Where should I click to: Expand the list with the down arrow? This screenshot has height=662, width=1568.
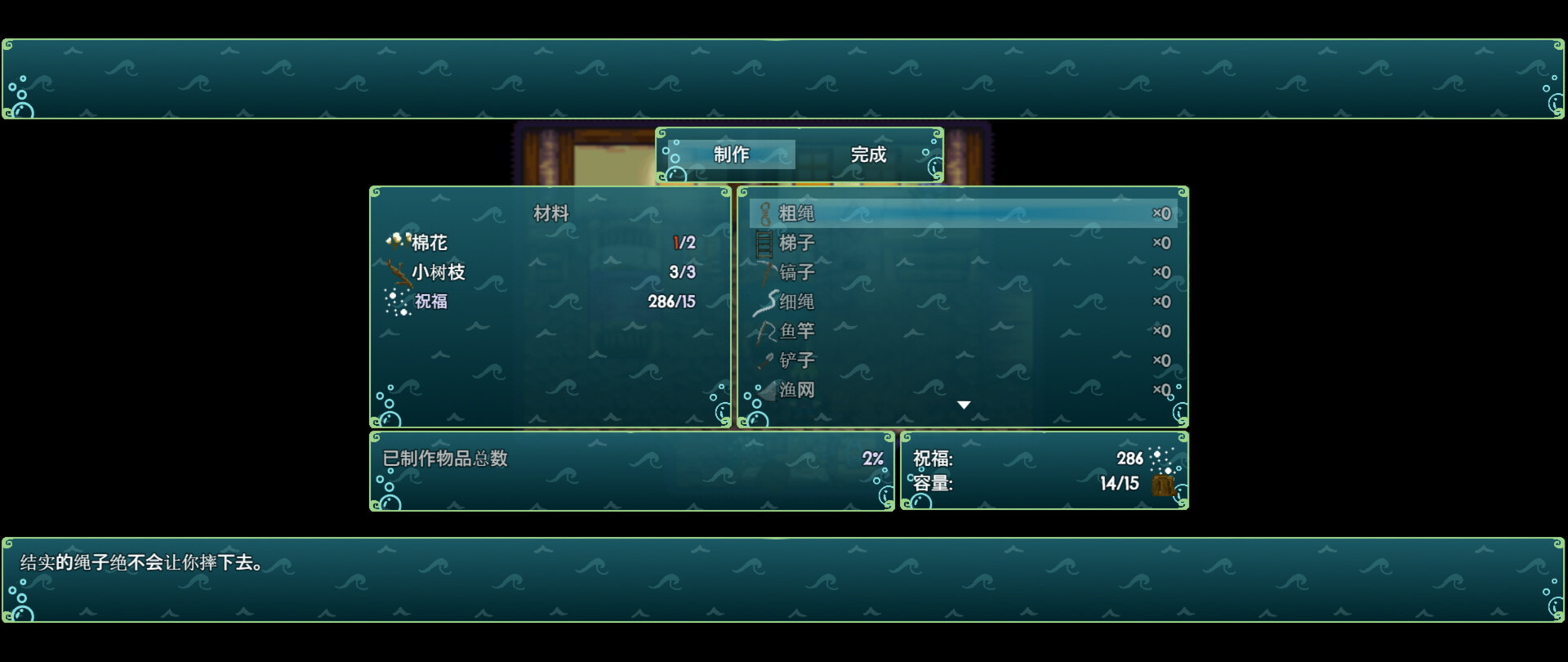tap(964, 404)
